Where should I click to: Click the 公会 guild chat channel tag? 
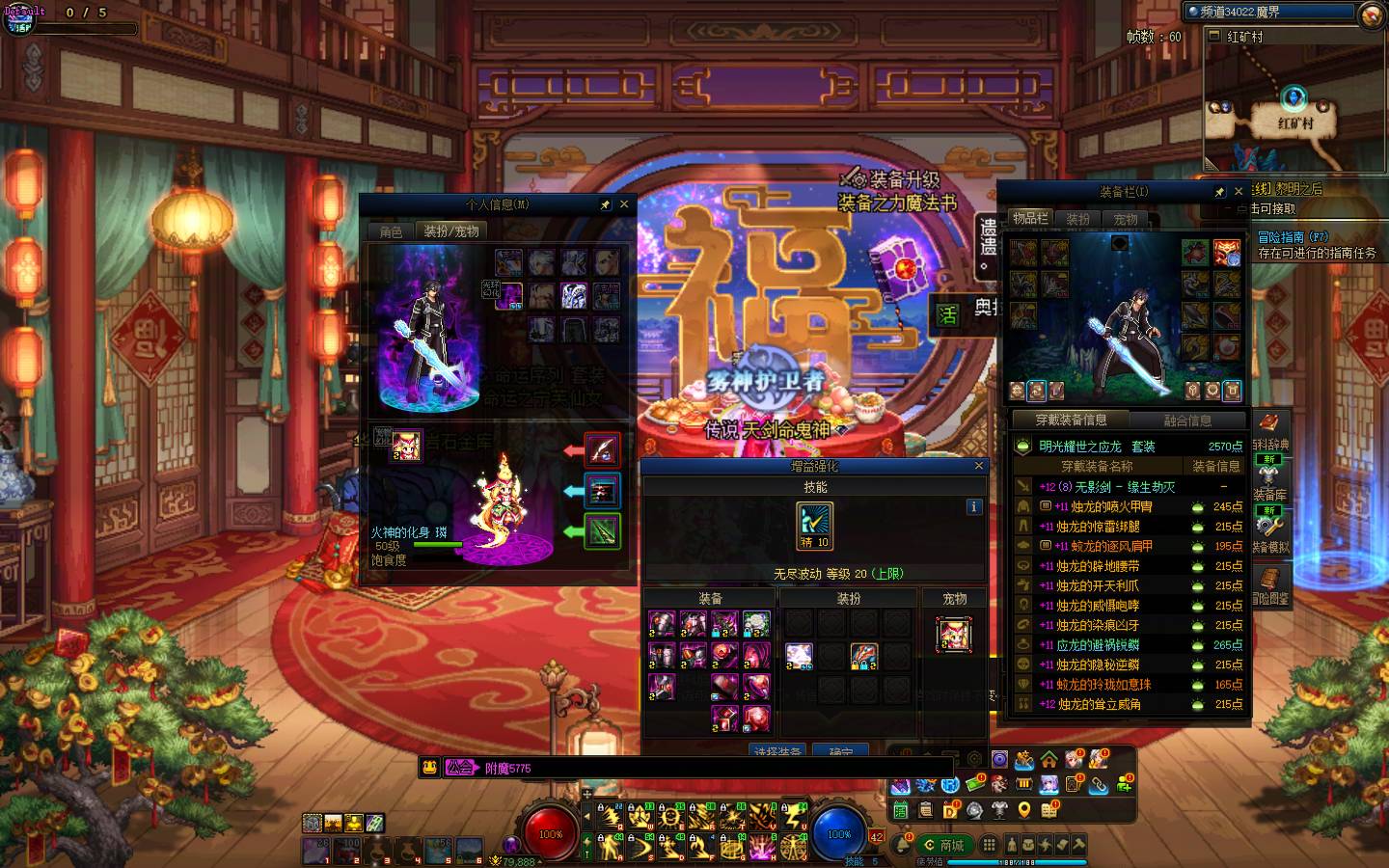click(461, 768)
